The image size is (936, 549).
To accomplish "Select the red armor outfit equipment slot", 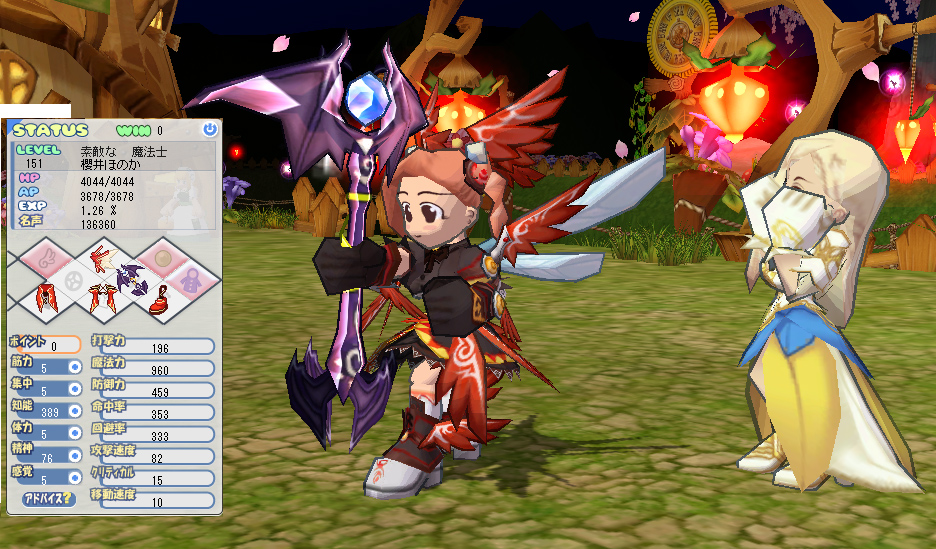I will tap(101, 299).
